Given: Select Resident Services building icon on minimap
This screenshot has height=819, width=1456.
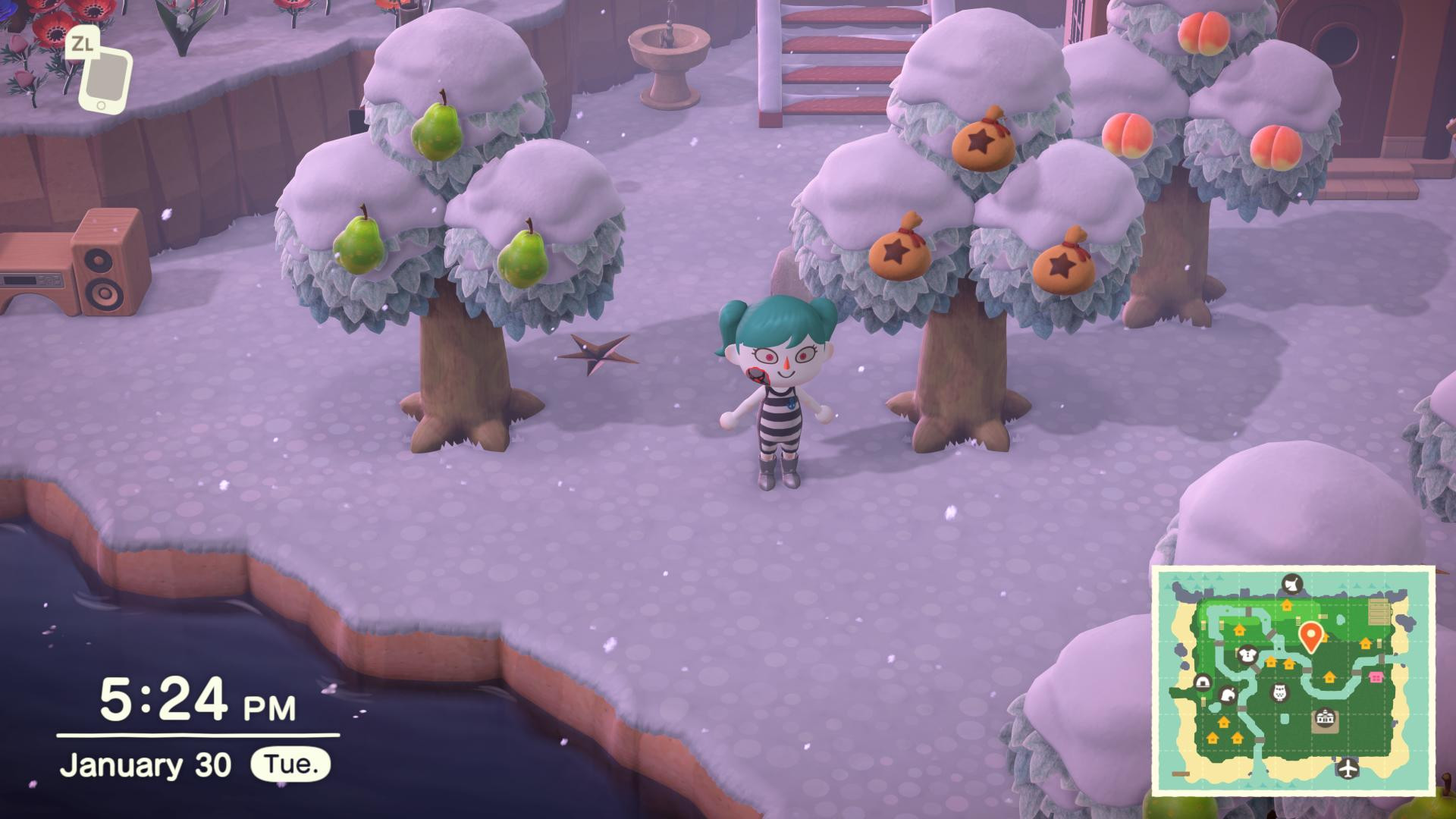Looking at the screenshot, I should click(x=1324, y=718).
